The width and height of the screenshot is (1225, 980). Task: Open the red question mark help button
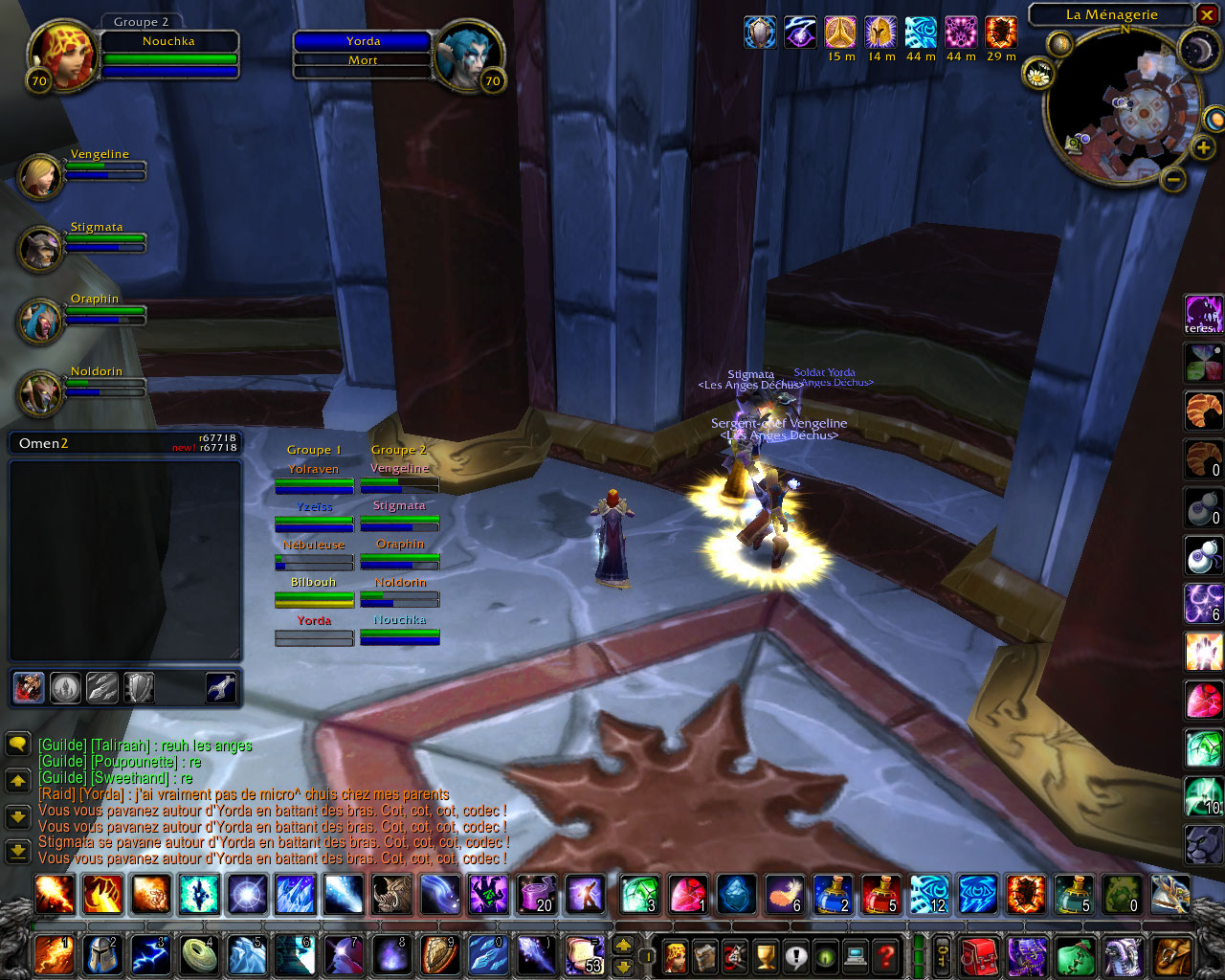tap(886, 955)
